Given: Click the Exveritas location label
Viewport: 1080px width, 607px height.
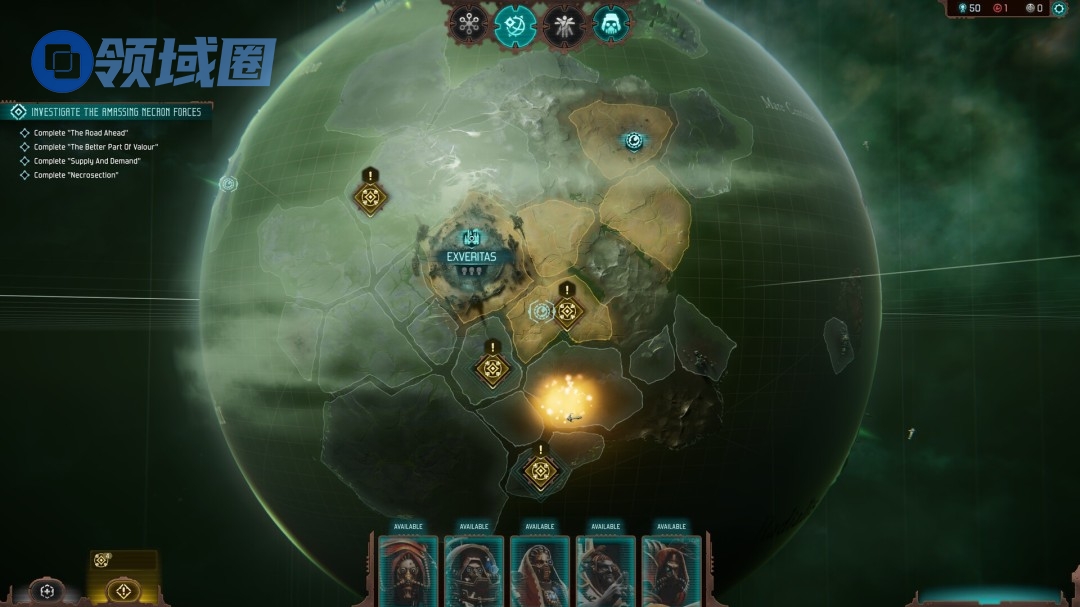Looking at the screenshot, I should [x=473, y=256].
